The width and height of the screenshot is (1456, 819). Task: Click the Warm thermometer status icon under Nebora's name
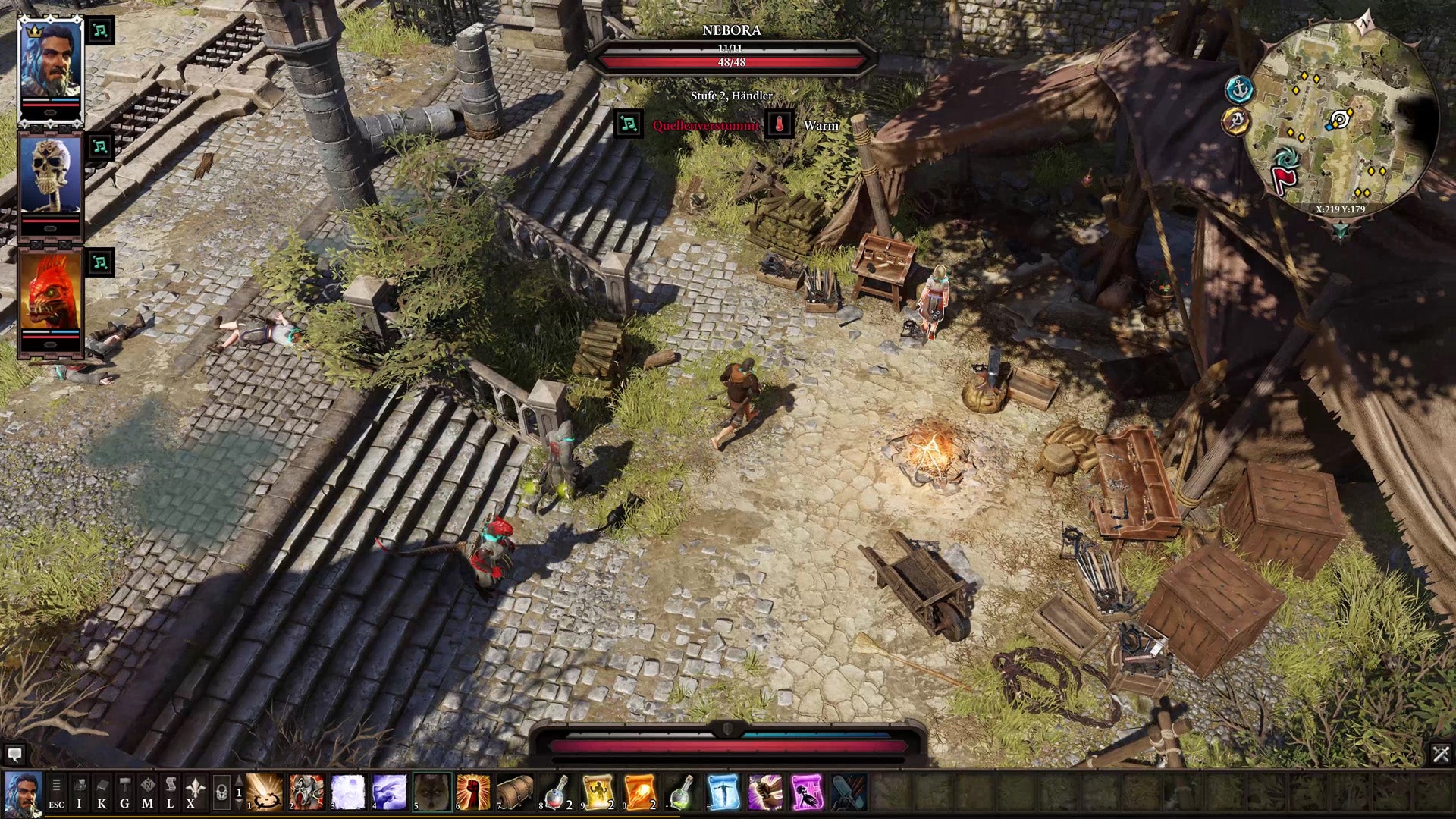coord(779,124)
